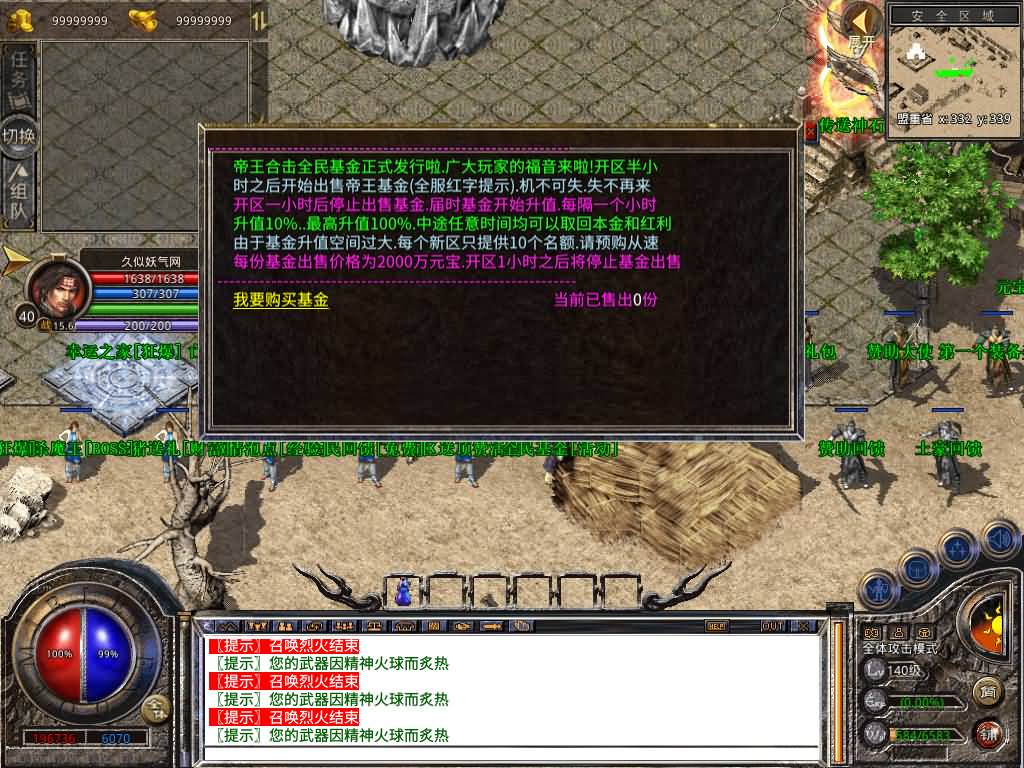Viewport: 1024px width, 768px height.
Task: Use the blue potion in the hotbar
Action: click(x=404, y=591)
